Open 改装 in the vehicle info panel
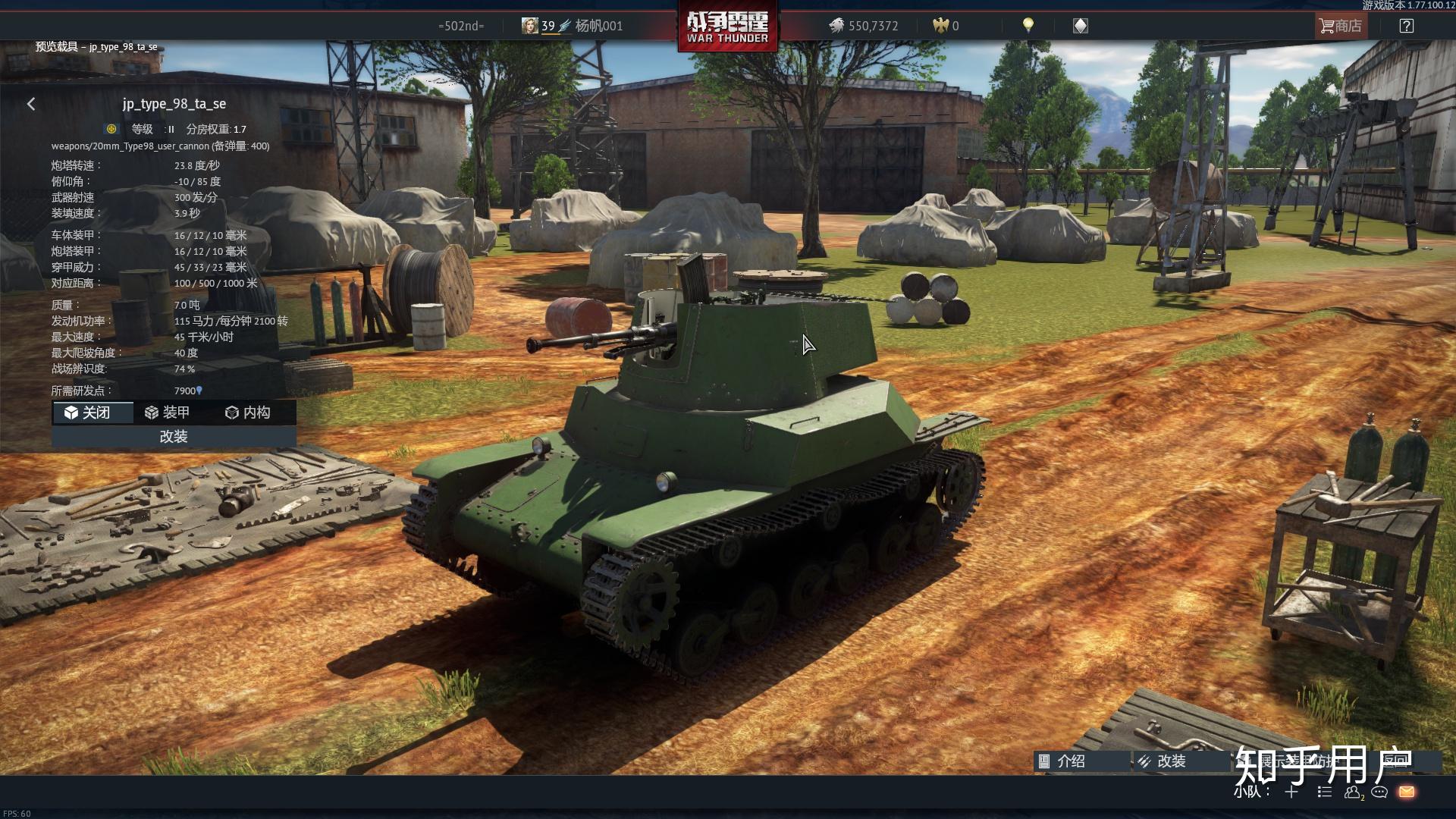 click(x=174, y=437)
